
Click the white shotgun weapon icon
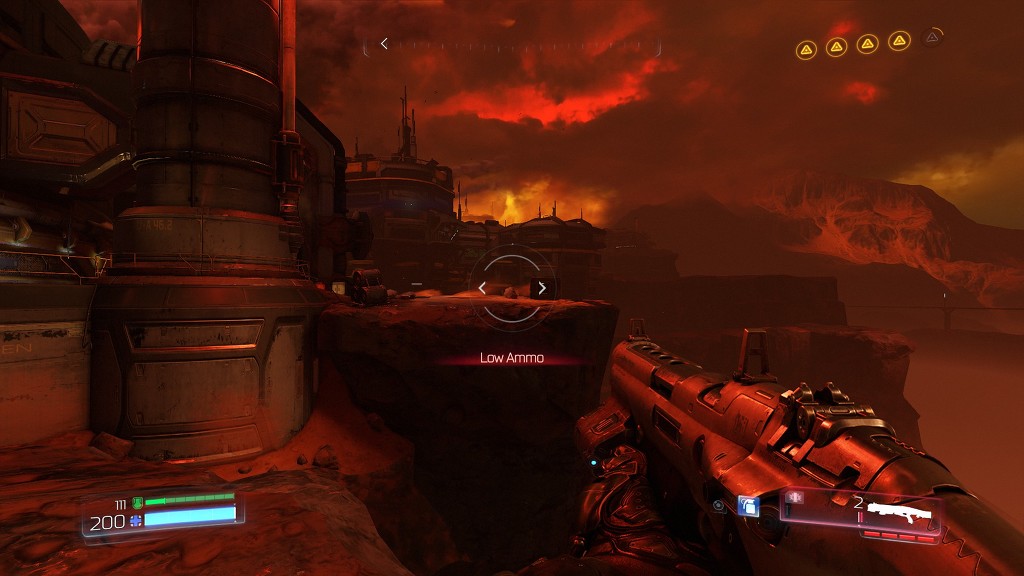pos(899,514)
